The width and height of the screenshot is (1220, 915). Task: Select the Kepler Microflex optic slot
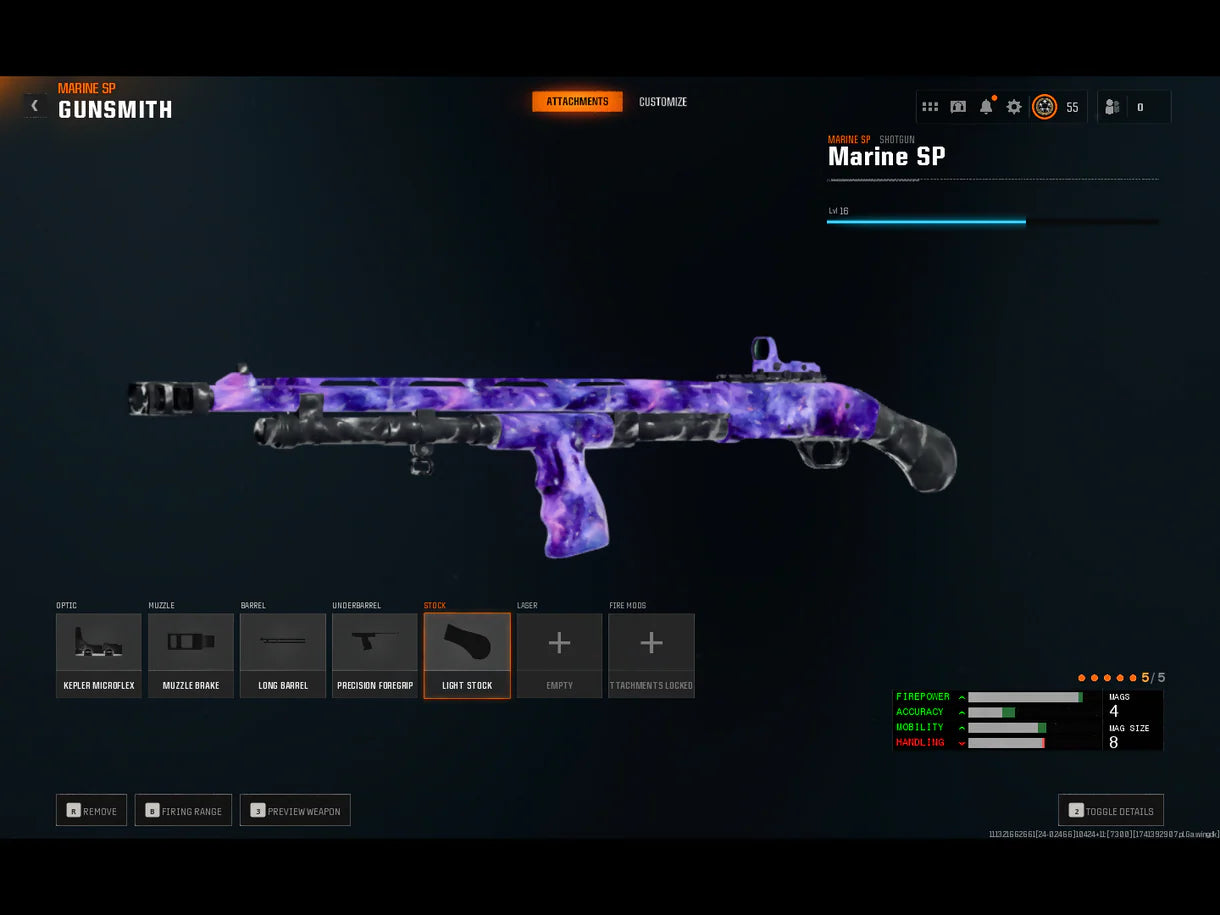[99, 655]
